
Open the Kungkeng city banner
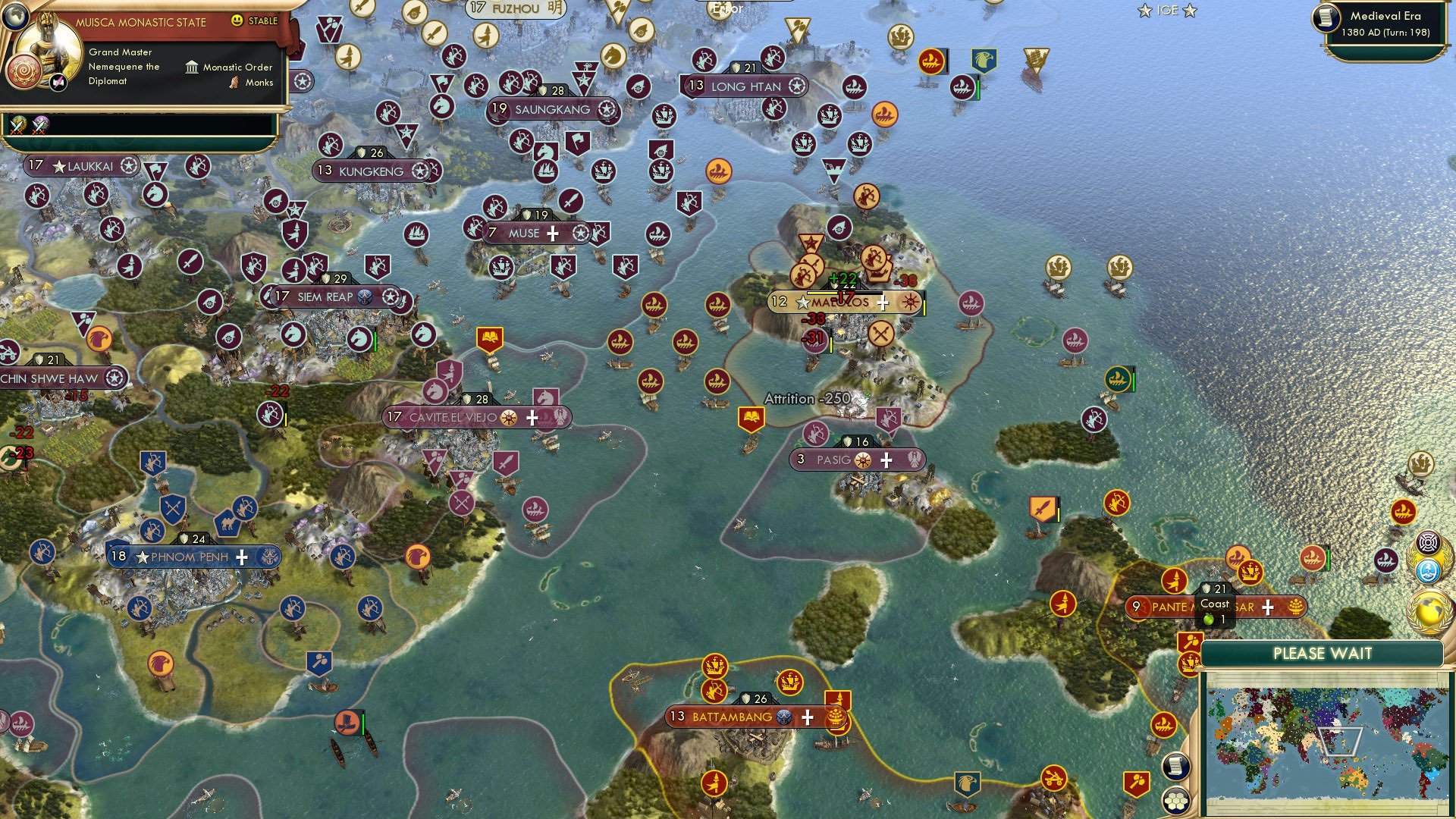tap(371, 171)
